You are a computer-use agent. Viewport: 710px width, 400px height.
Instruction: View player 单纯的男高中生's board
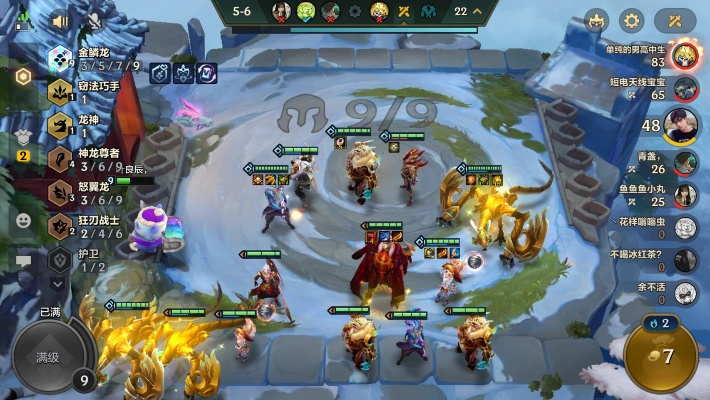684,55
